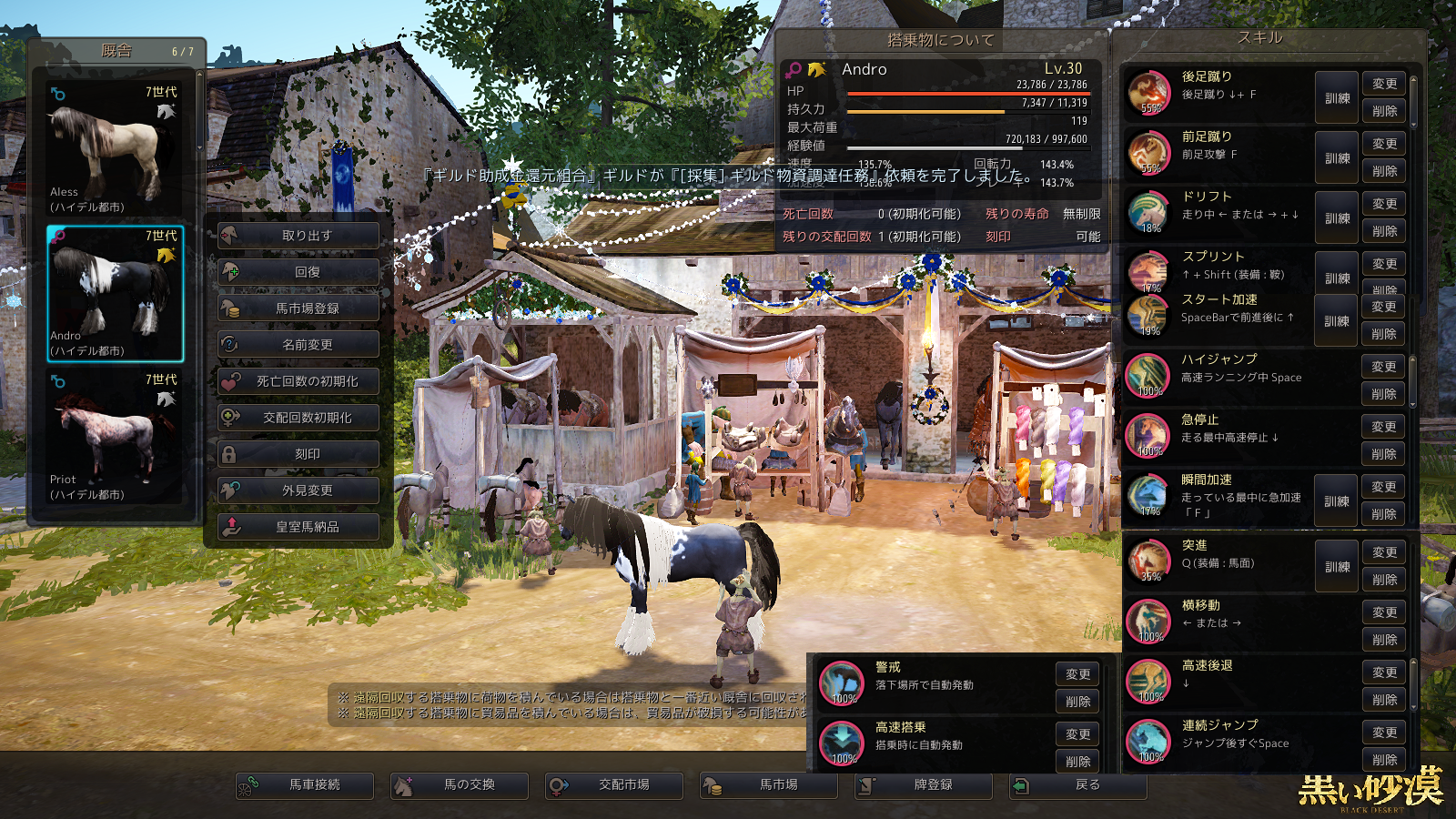The image size is (1456, 819).
Task: Reset breeding count via 交配回数初期化
Action: click(298, 418)
